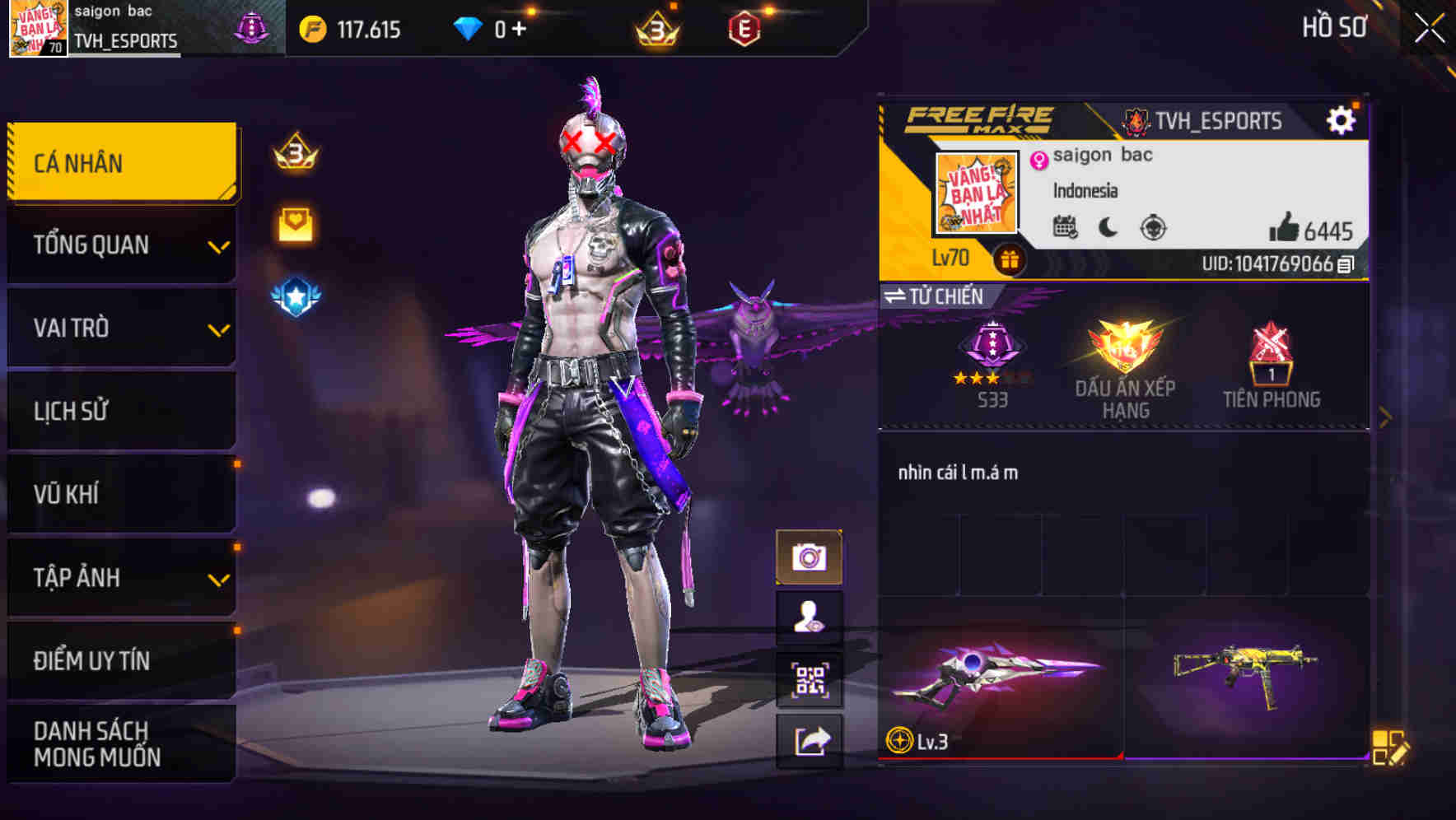Open the screenshot camera tool

pyautogui.click(x=810, y=555)
